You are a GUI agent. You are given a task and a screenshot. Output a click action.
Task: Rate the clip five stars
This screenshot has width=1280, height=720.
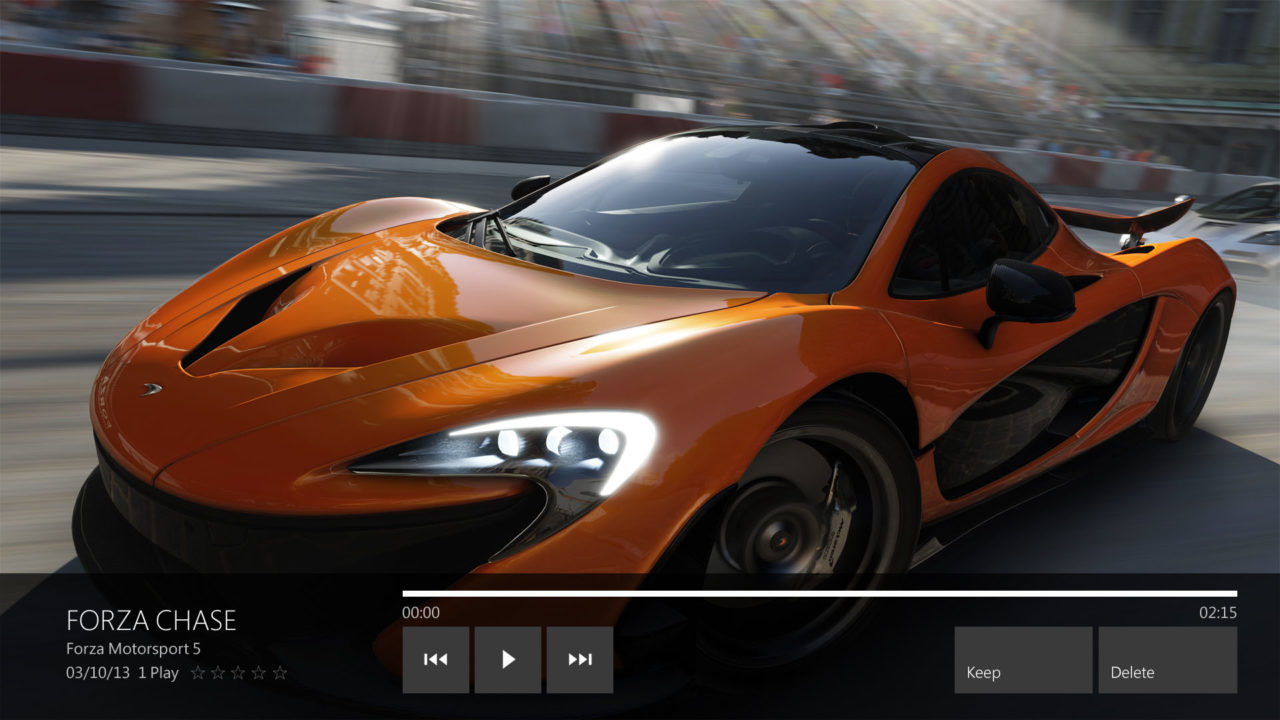click(280, 672)
